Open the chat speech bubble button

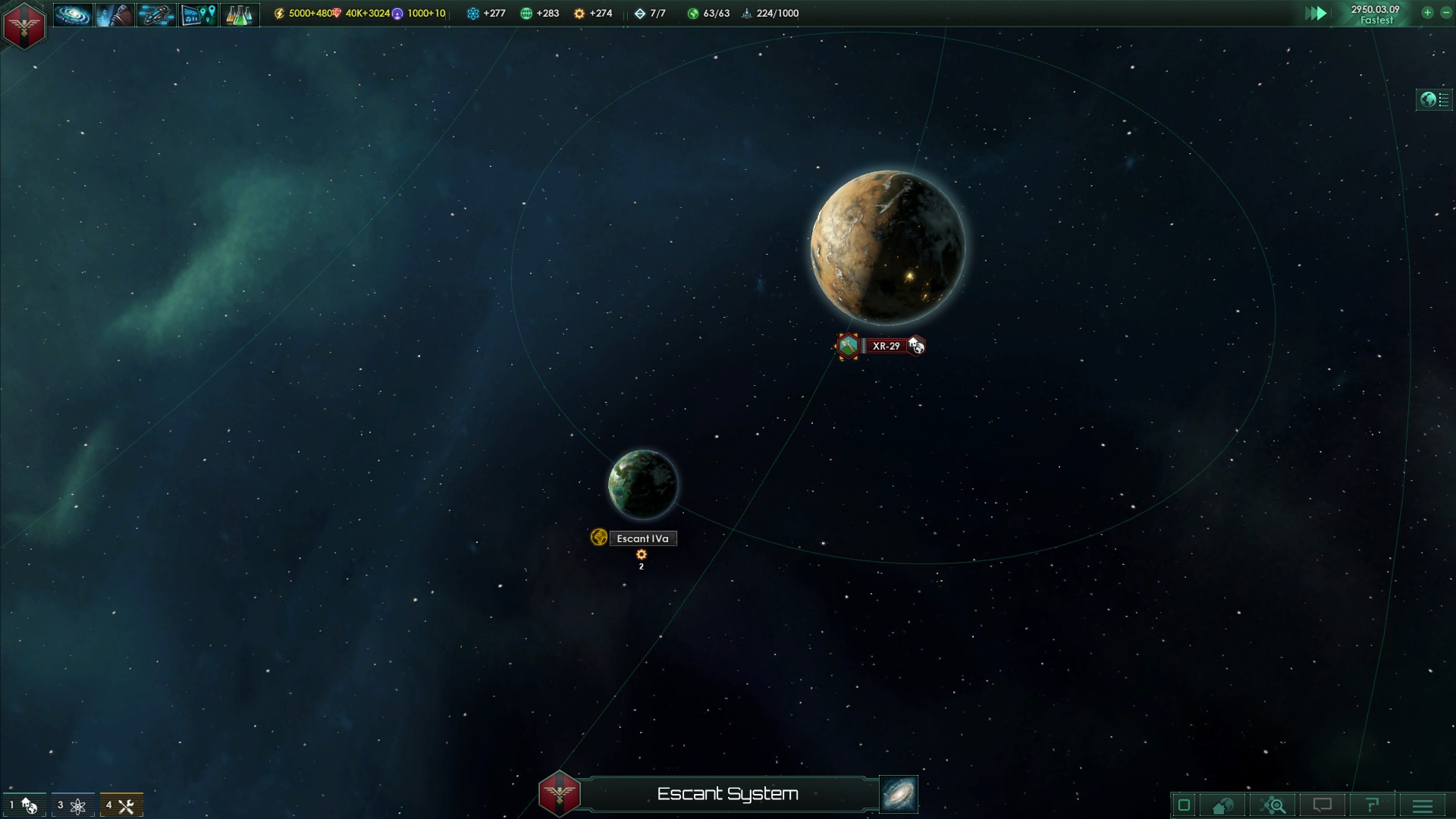(x=1323, y=805)
